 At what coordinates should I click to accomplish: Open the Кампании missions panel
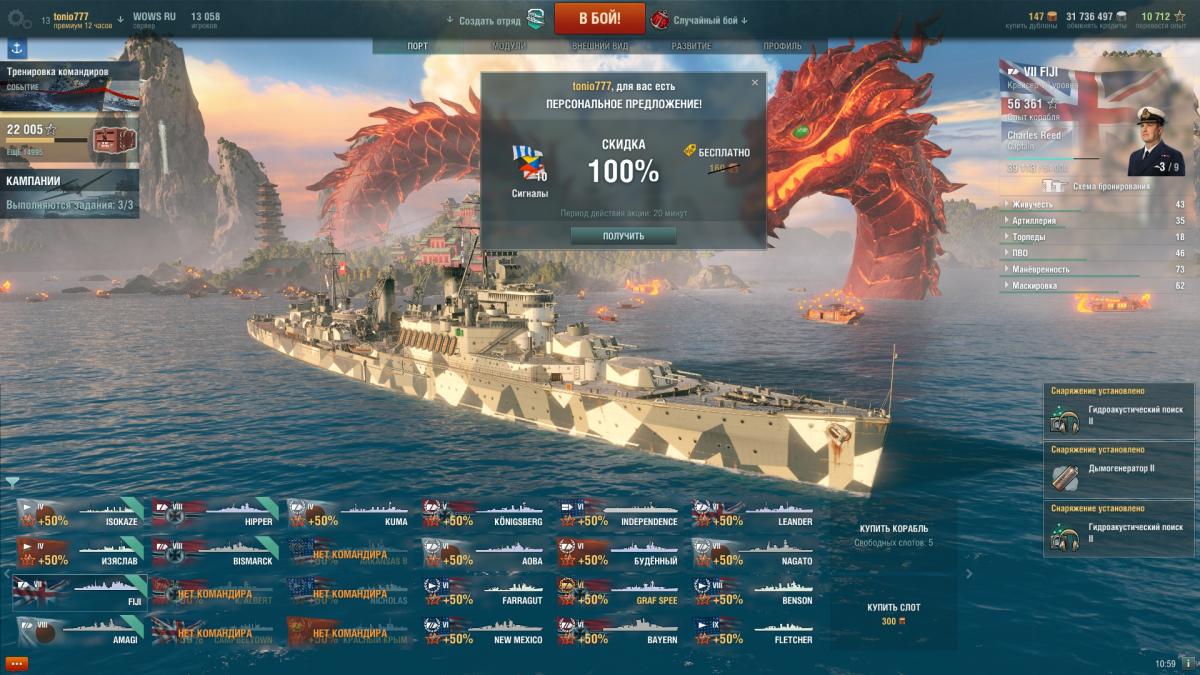70,192
